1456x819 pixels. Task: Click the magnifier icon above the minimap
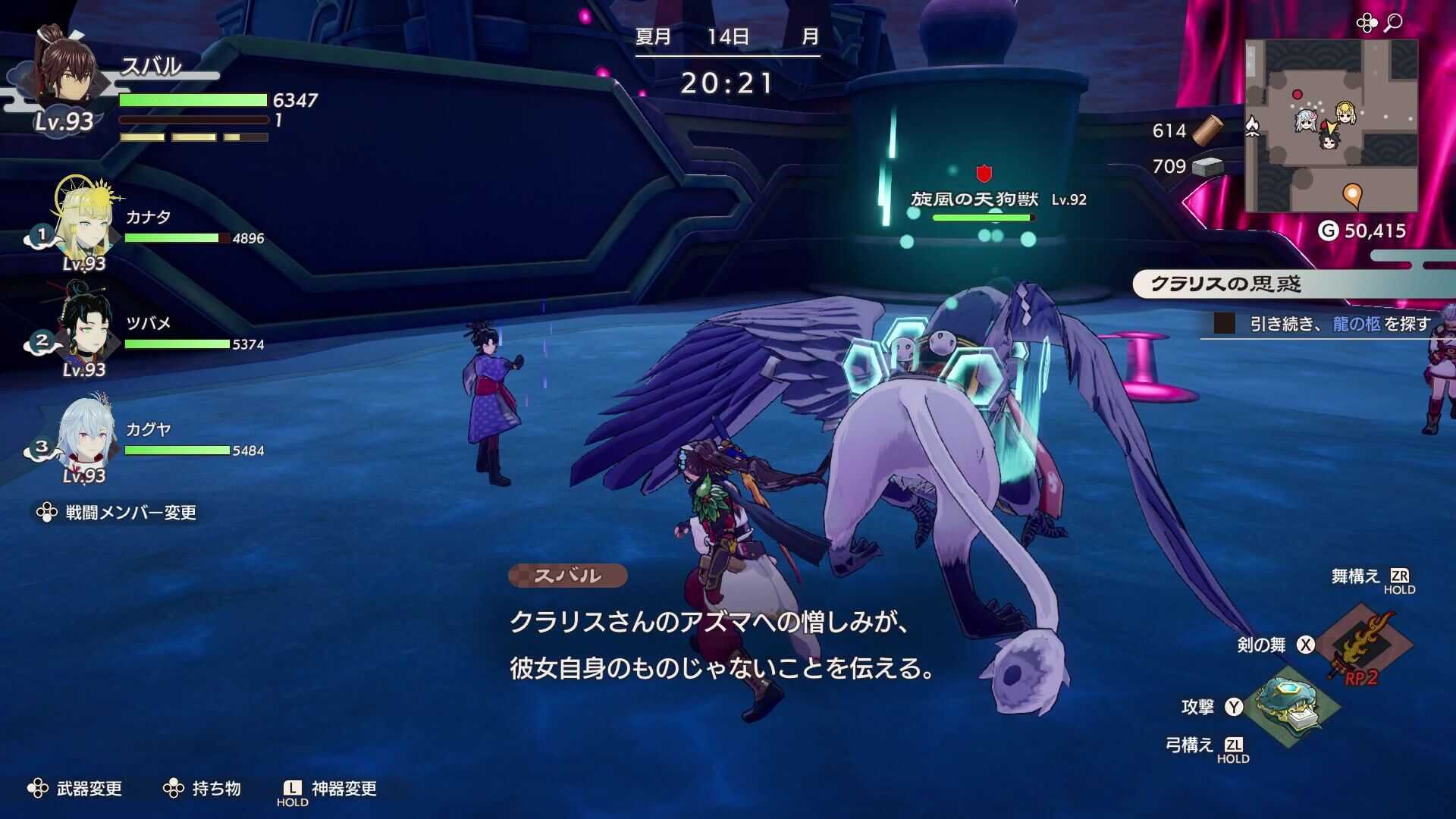pos(1394,21)
